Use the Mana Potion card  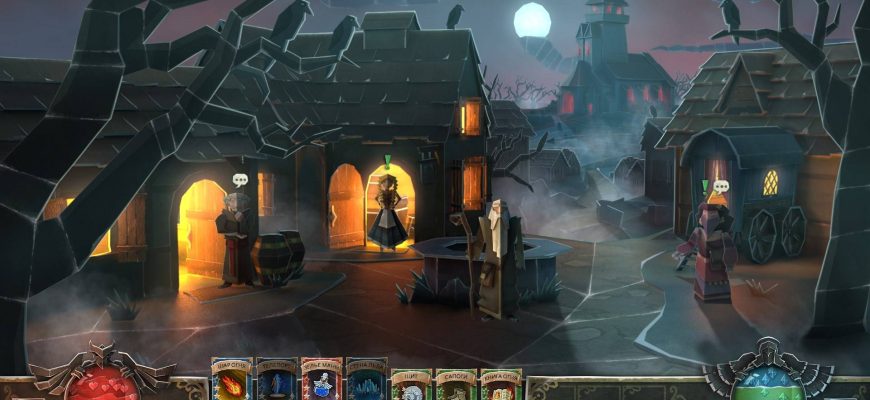pyautogui.click(x=320, y=380)
